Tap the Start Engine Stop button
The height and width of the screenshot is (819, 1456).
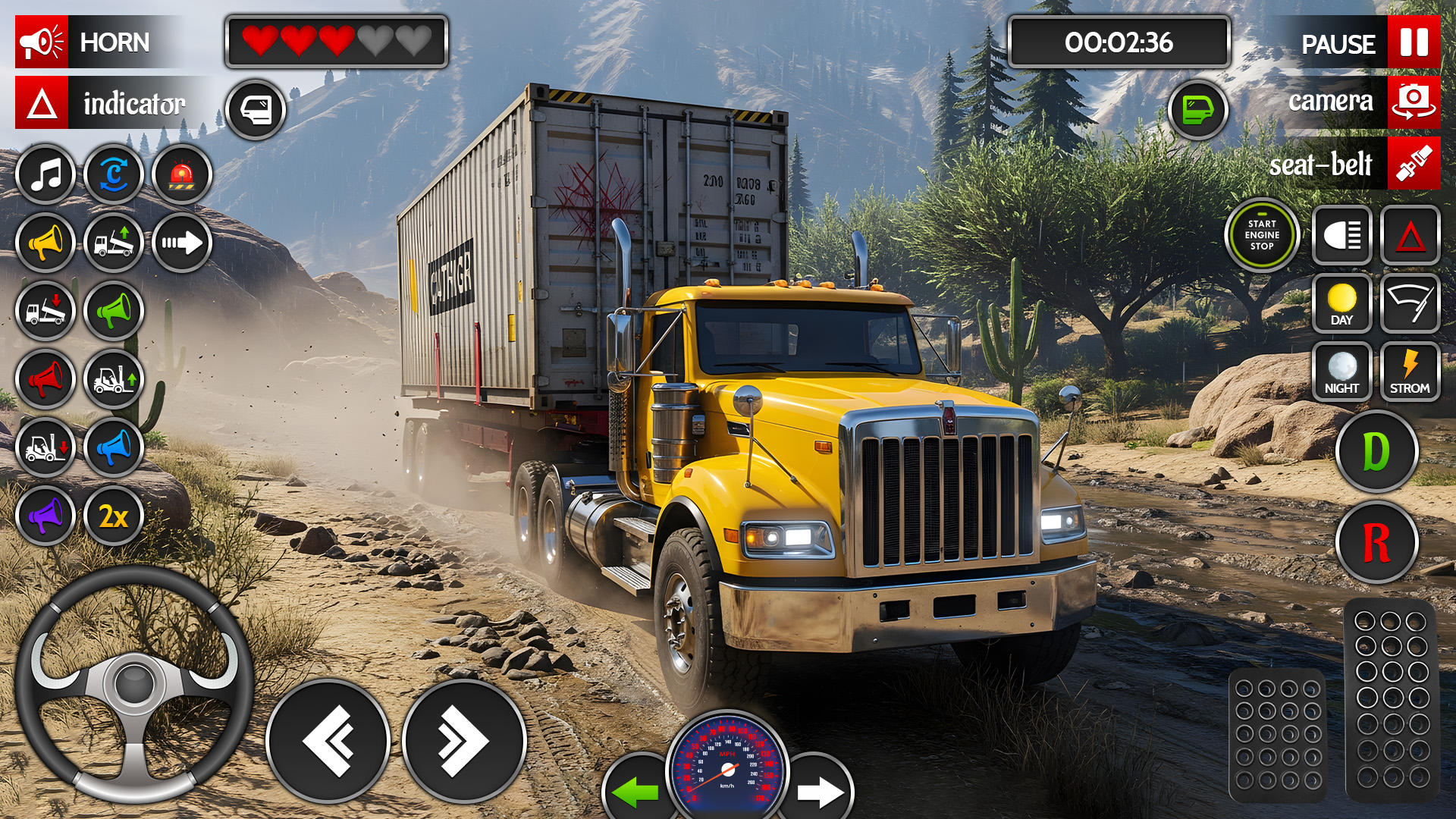pyautogui.click(x=1262, y=235)
